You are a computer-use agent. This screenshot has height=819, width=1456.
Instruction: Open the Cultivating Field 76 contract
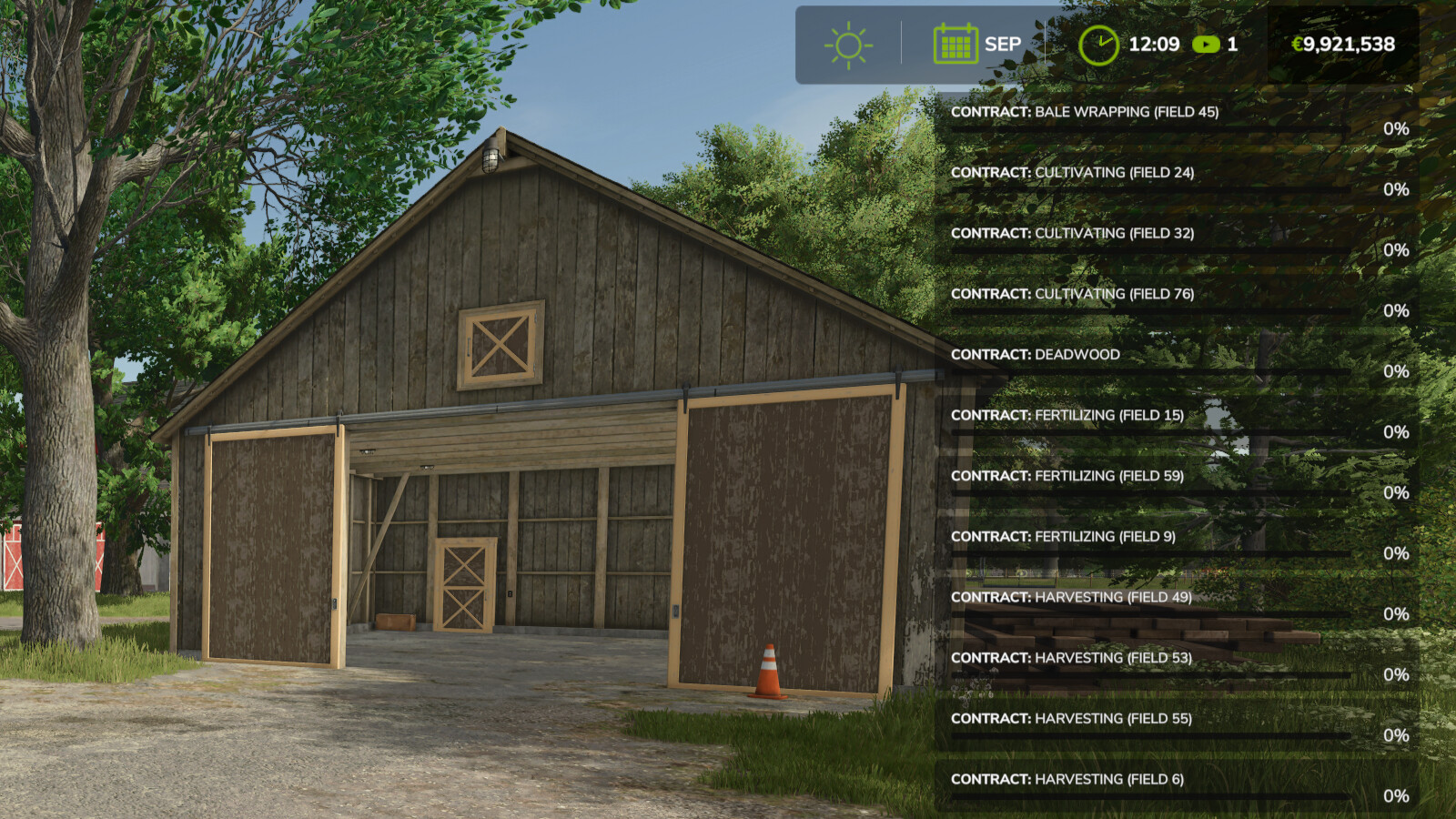coord(1072,294)
